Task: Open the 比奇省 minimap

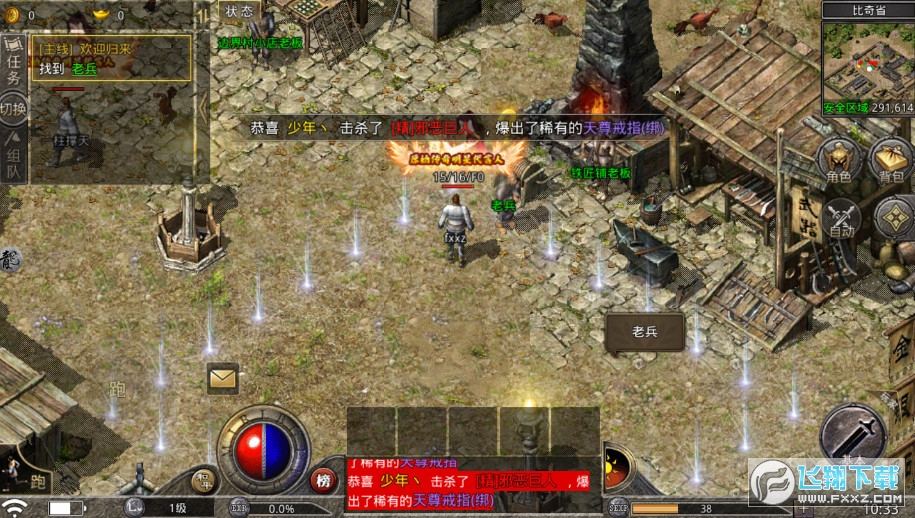Action: (868, 66)
